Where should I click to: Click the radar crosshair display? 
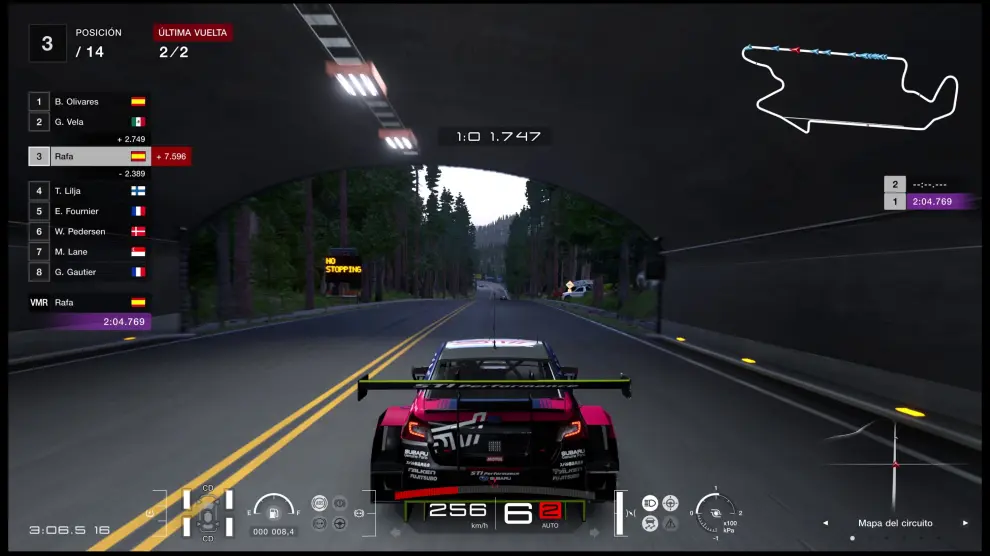tap(894, 464)
